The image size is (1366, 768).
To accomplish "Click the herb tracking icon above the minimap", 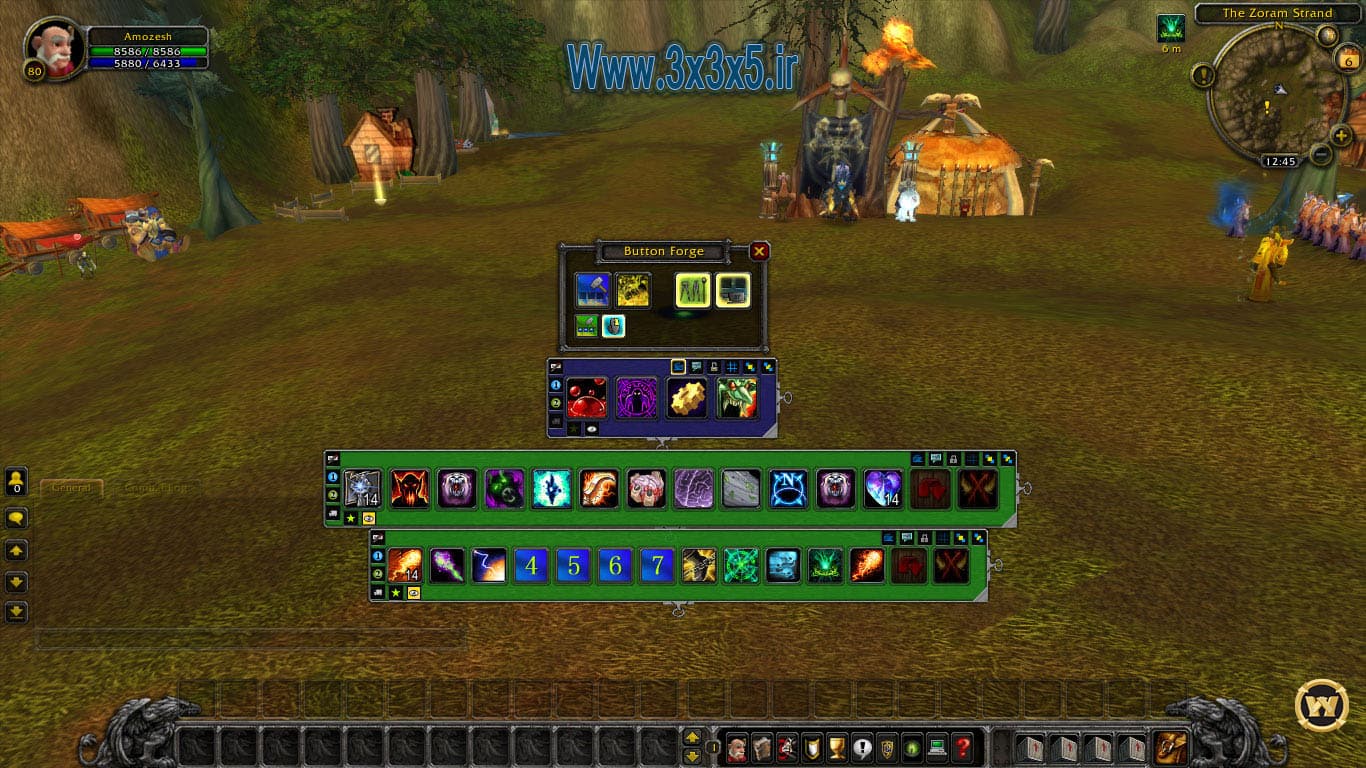I will [1171, 26].
